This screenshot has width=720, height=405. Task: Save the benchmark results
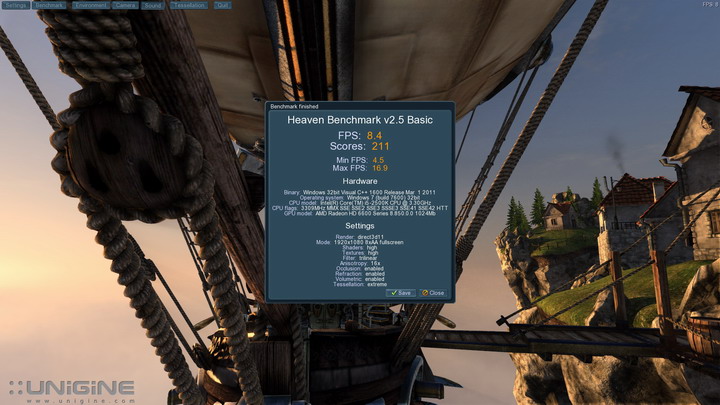click(401, 293)
